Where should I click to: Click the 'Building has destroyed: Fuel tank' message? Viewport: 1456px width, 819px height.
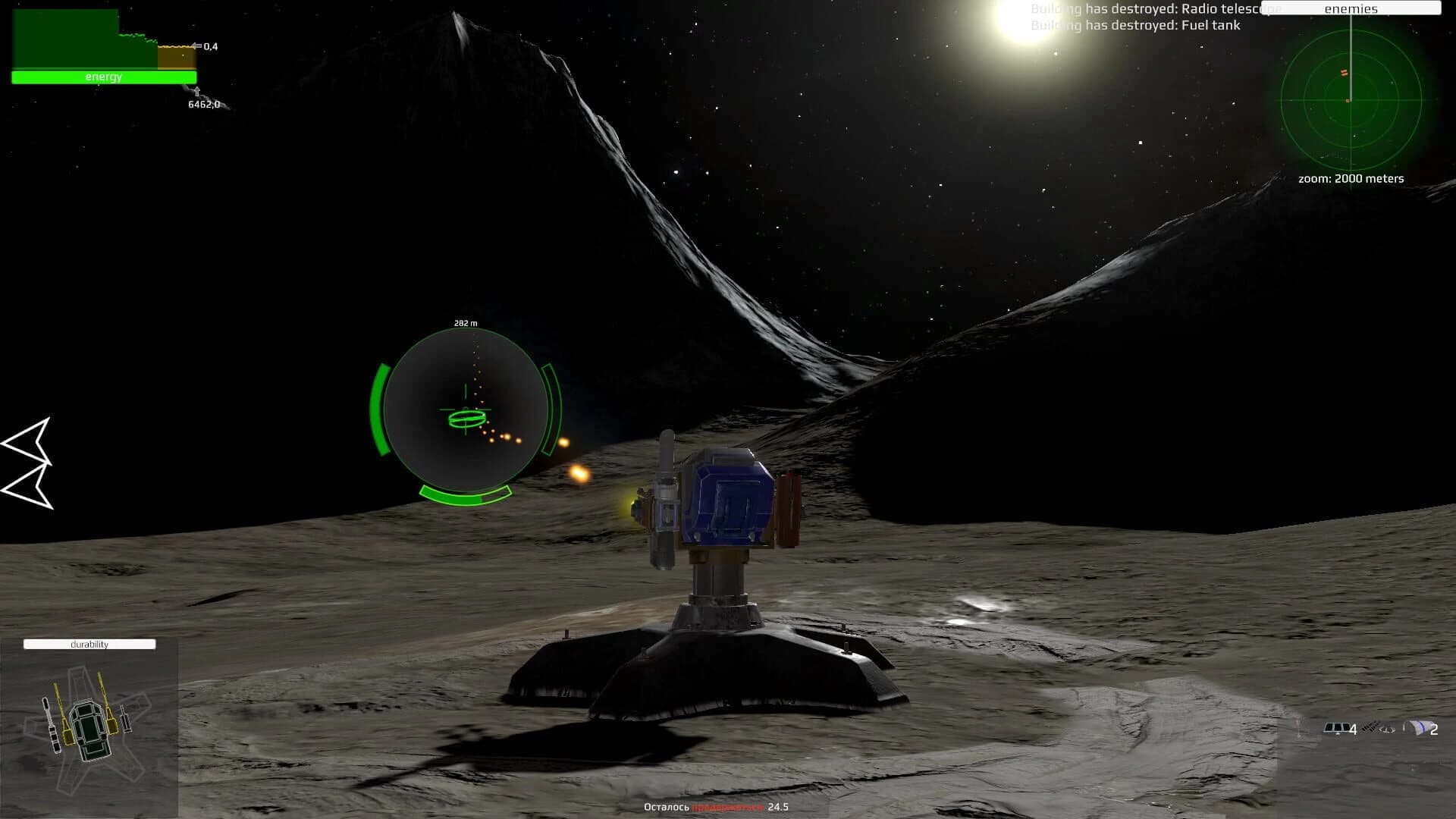pyautogui.click(x=1135, y=25)
